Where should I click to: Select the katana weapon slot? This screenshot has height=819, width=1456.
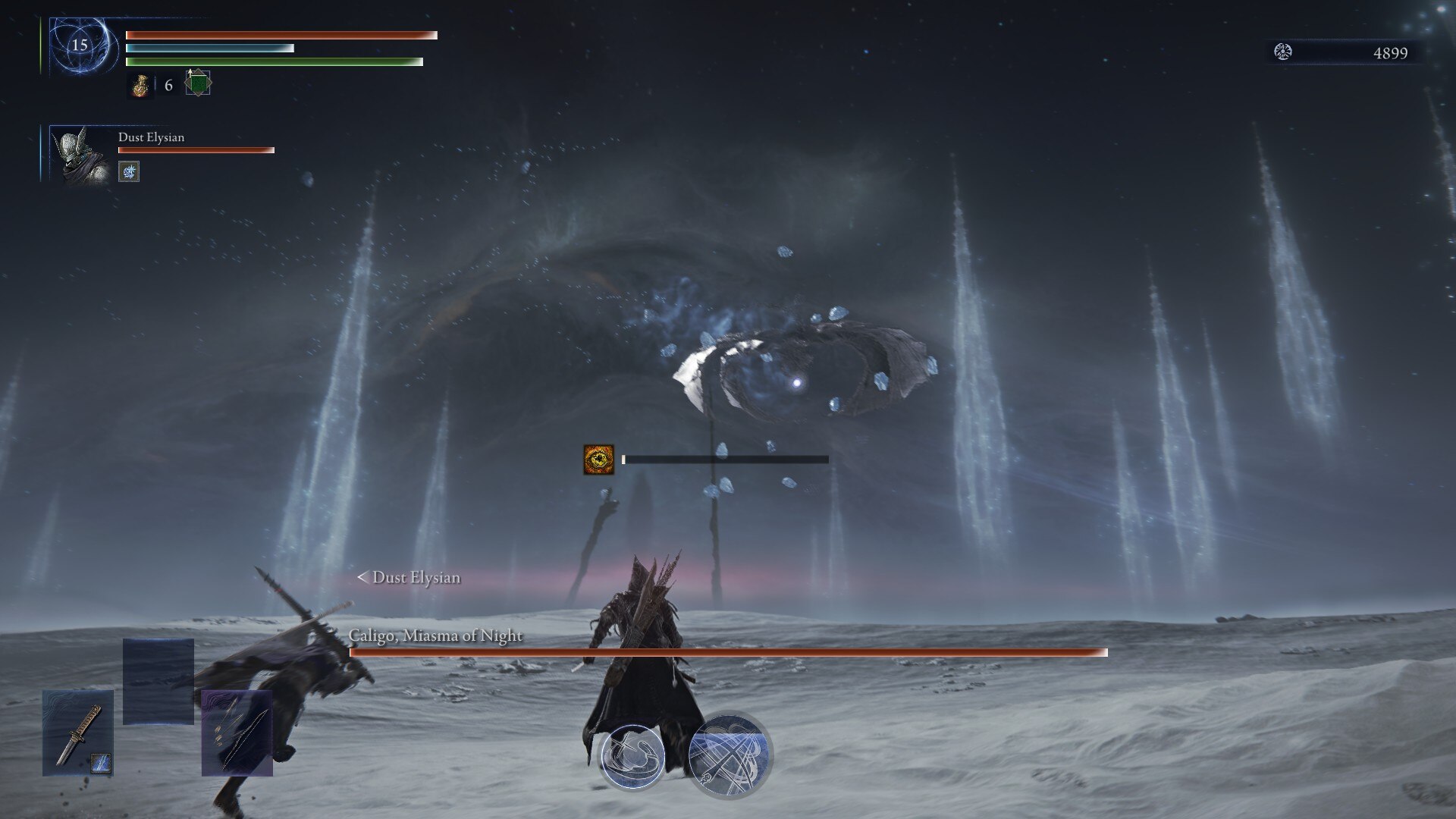coord(78,733)
